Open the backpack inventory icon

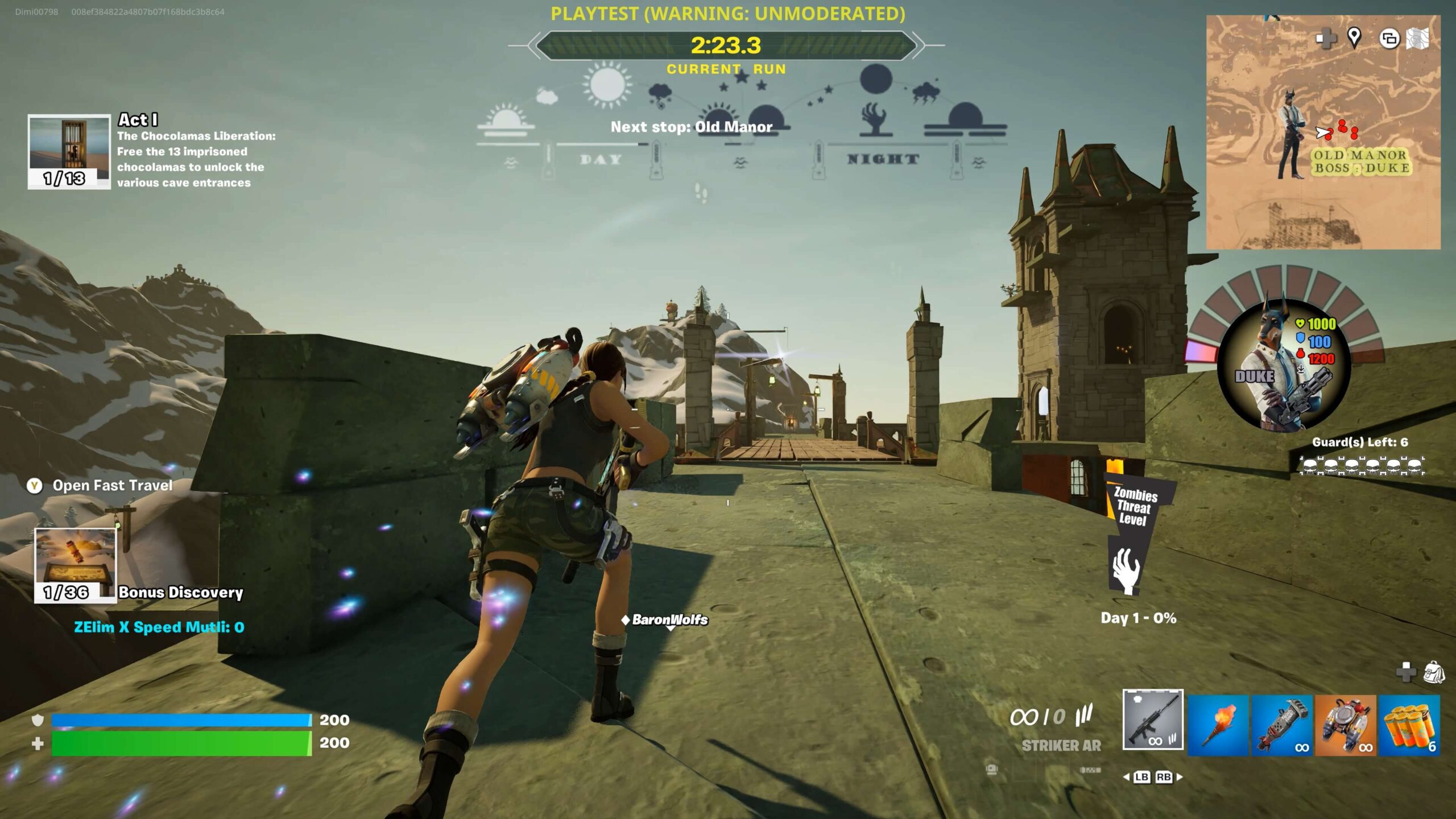click(x=1433, y=672)
